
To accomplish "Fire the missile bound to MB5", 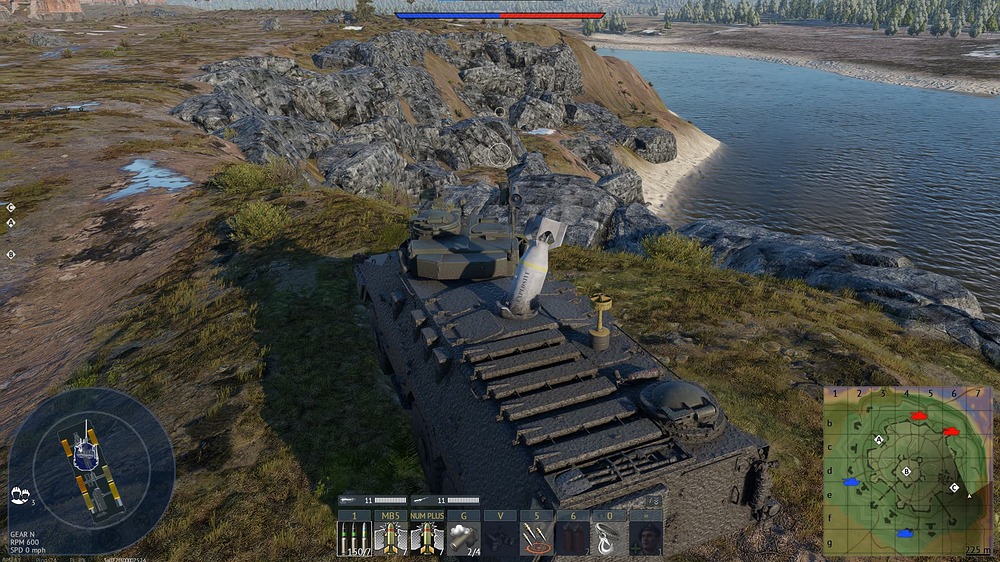I will tap(390, 537).
